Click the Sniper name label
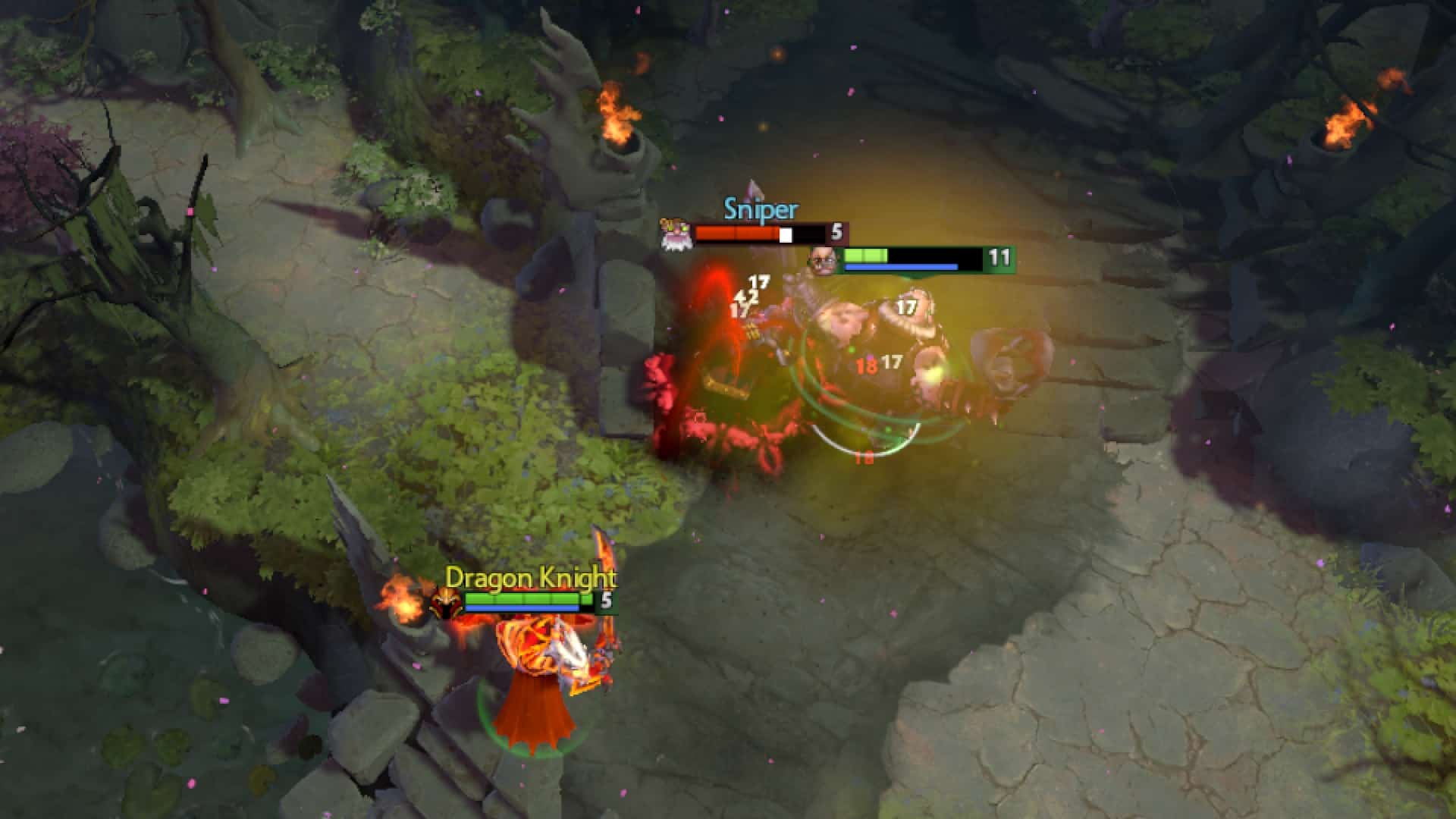 pos(758,209)
